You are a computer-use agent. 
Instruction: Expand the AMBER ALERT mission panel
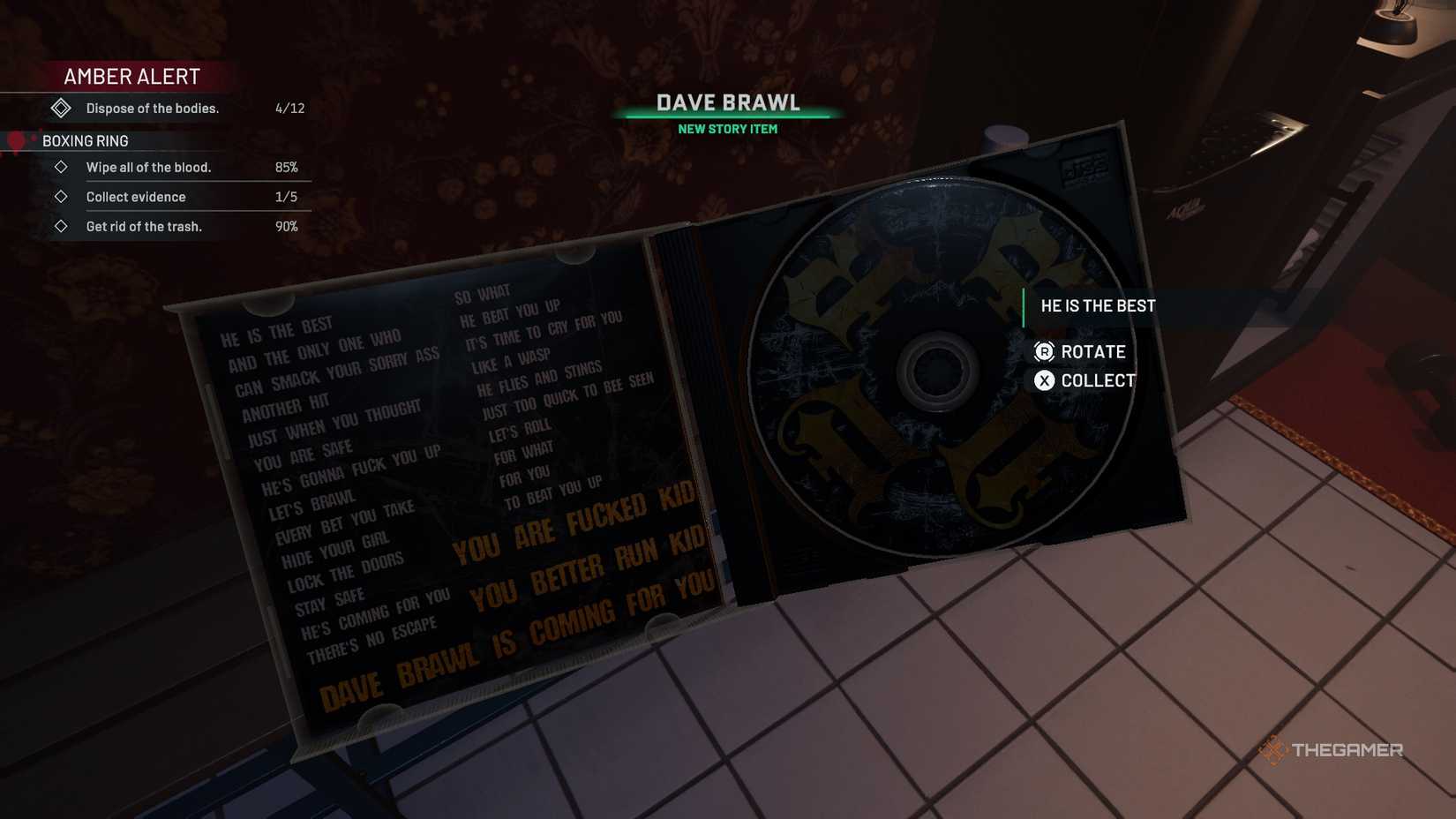(131, 76)
